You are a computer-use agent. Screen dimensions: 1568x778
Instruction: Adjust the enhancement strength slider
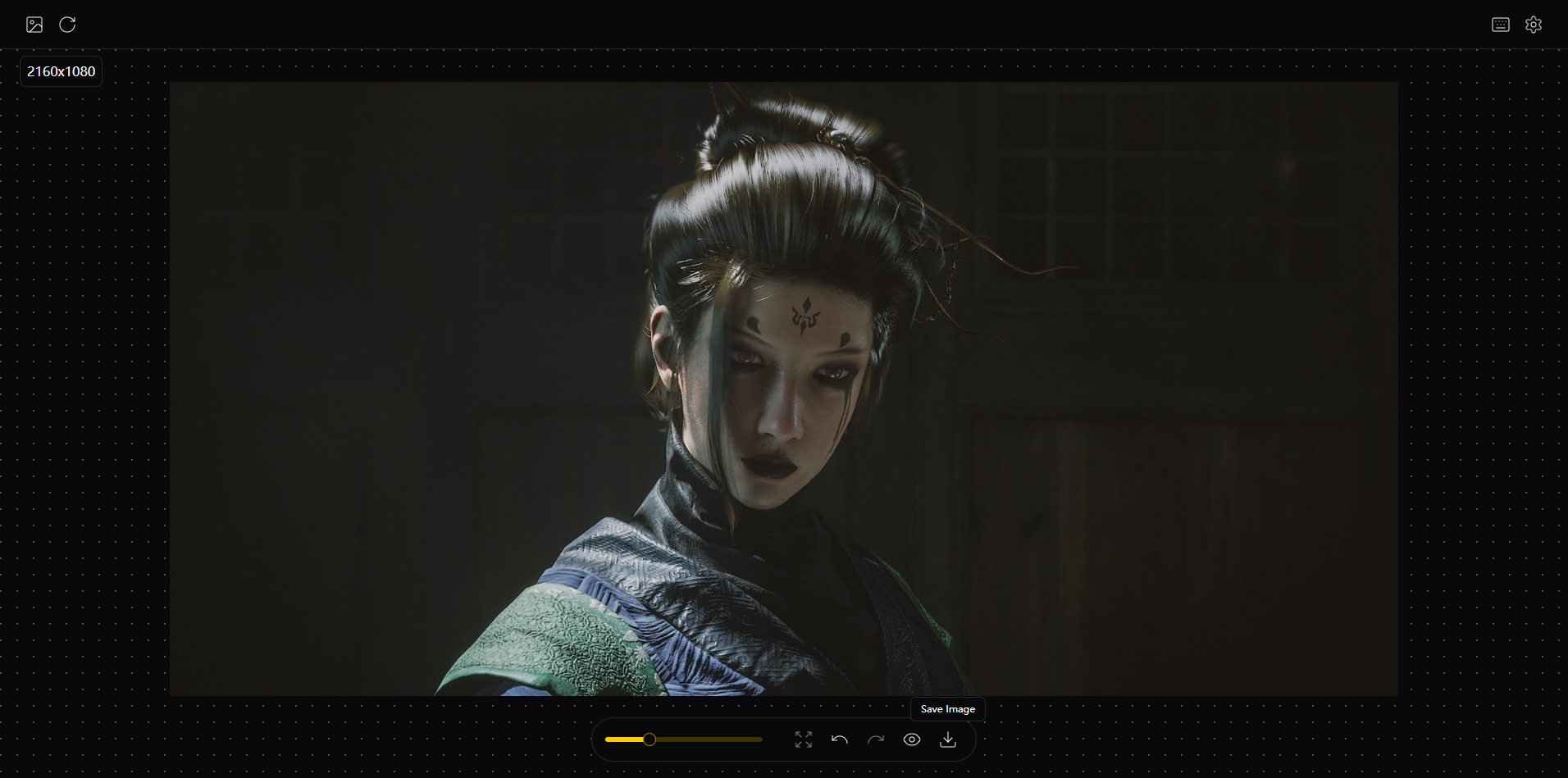(683, 739)
